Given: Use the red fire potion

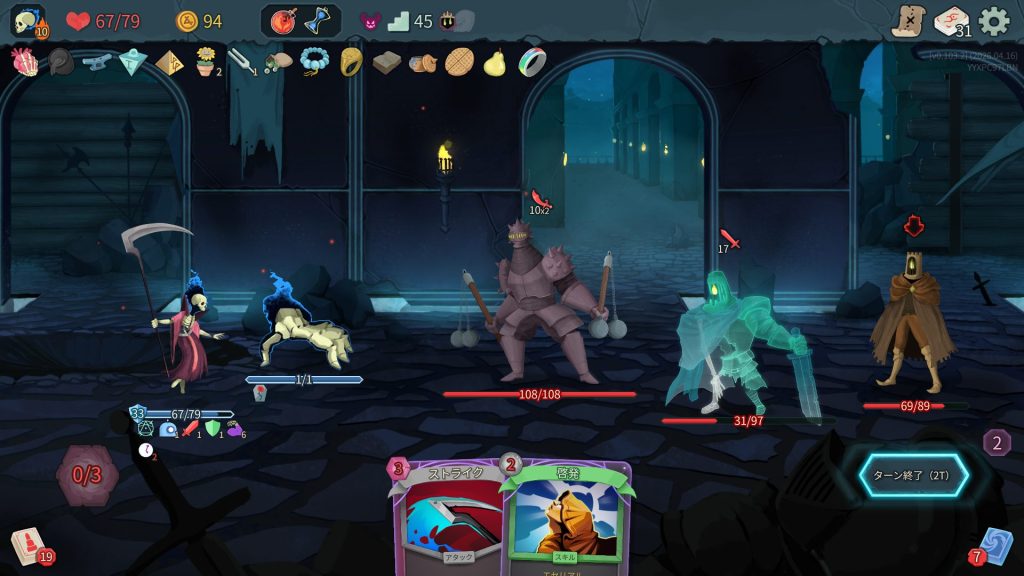Looking at the screenshot, I should click(283, 21).
